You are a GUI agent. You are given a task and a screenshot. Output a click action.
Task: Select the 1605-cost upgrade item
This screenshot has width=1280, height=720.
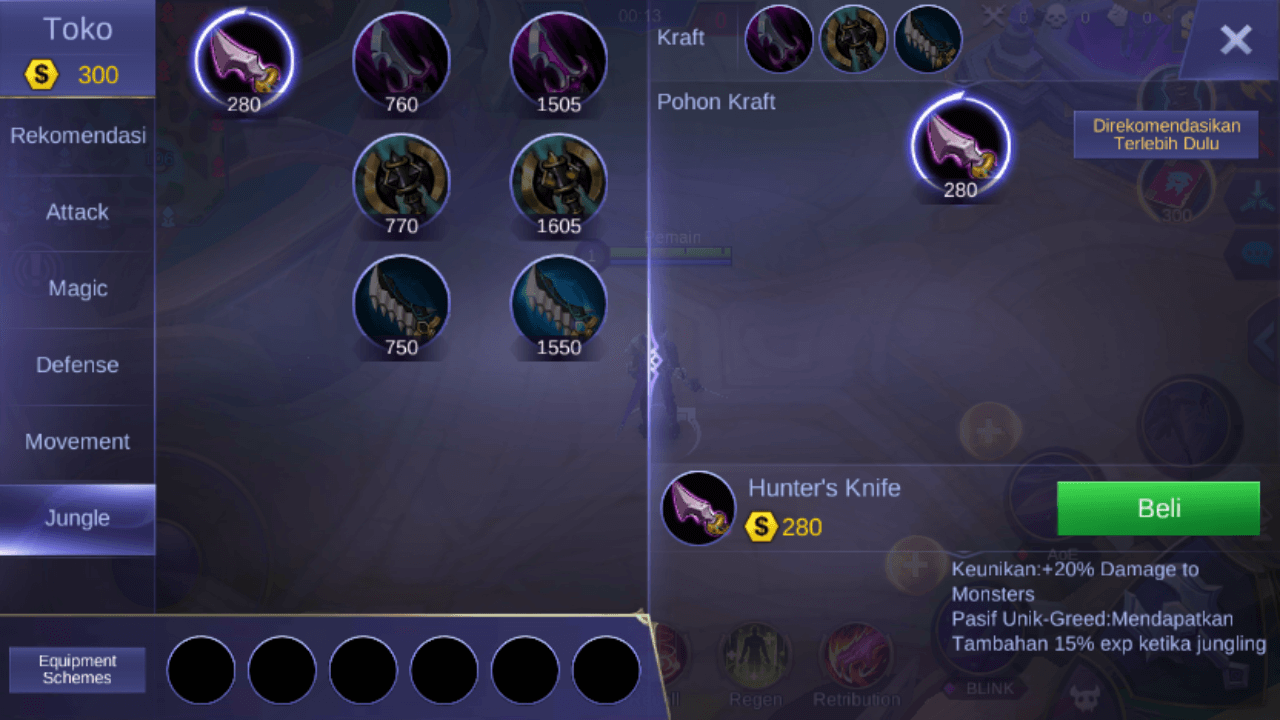558,182
